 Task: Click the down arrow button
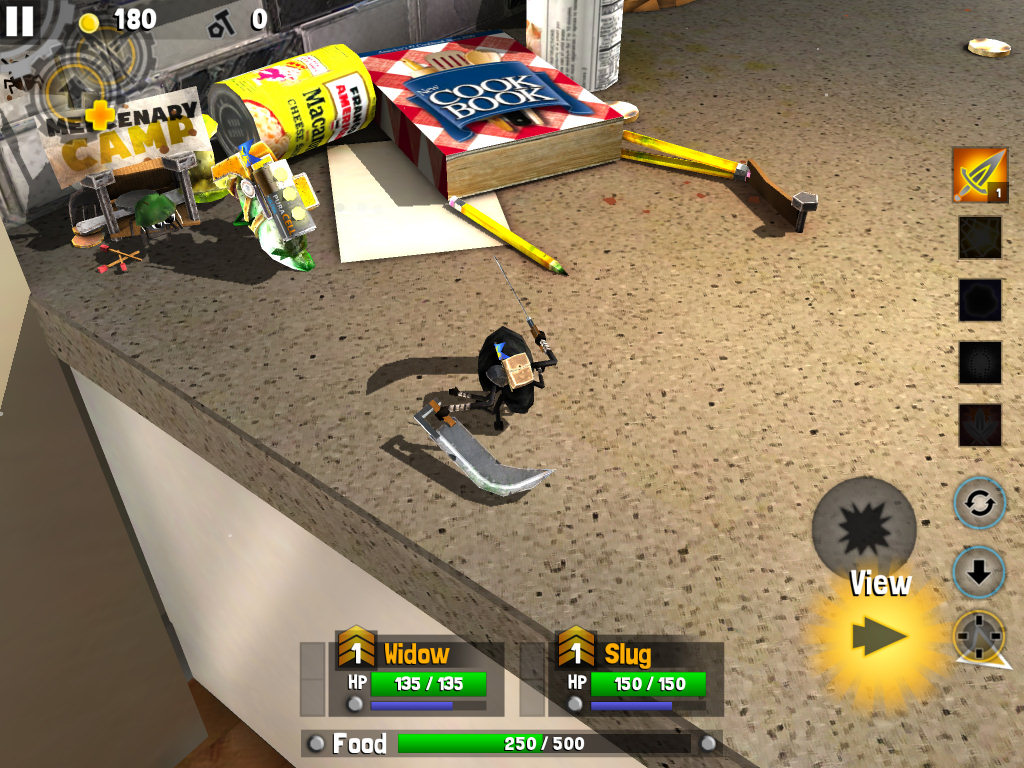(979, 573)
